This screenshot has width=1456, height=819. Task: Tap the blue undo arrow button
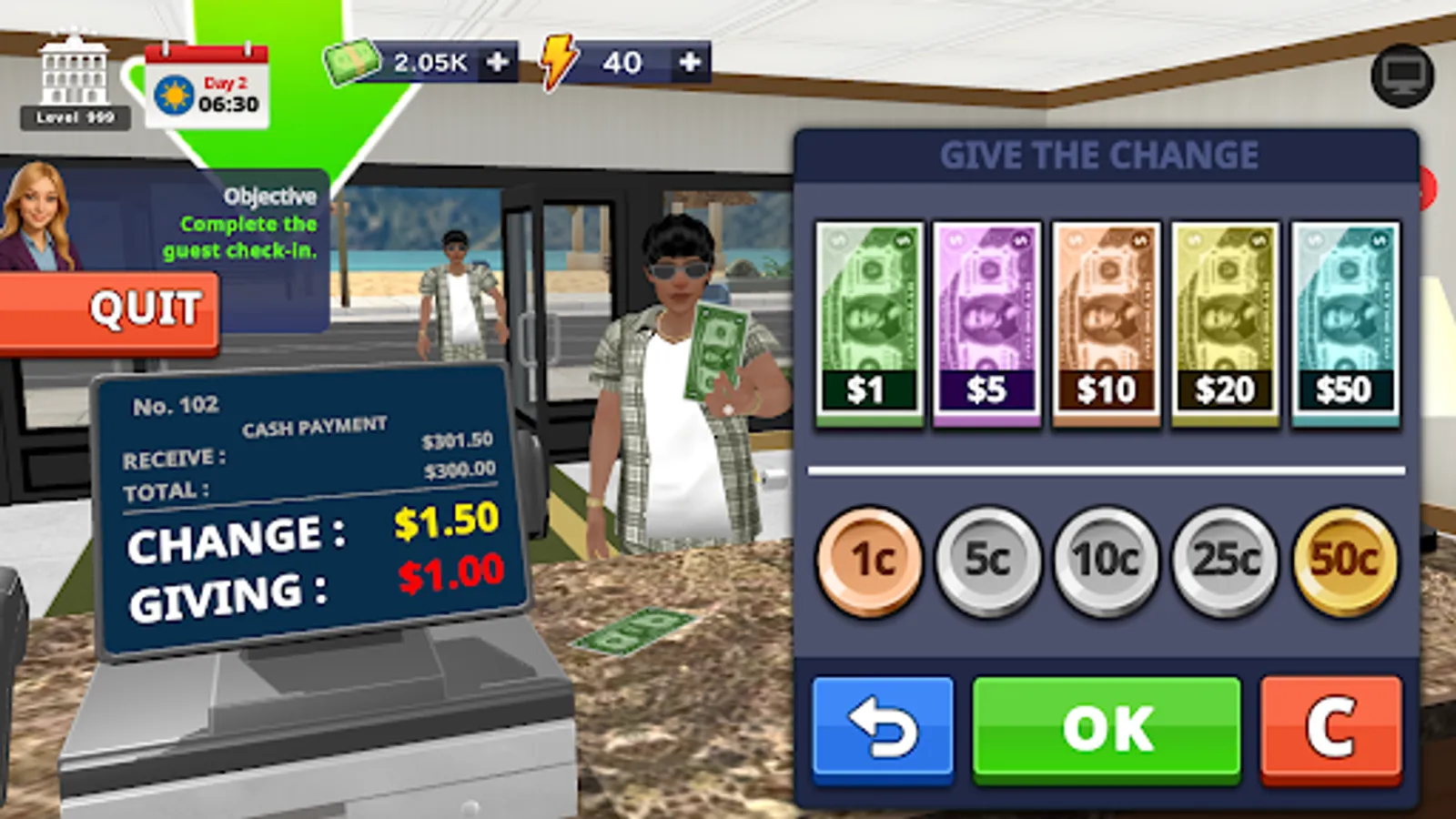coord(881,726)
